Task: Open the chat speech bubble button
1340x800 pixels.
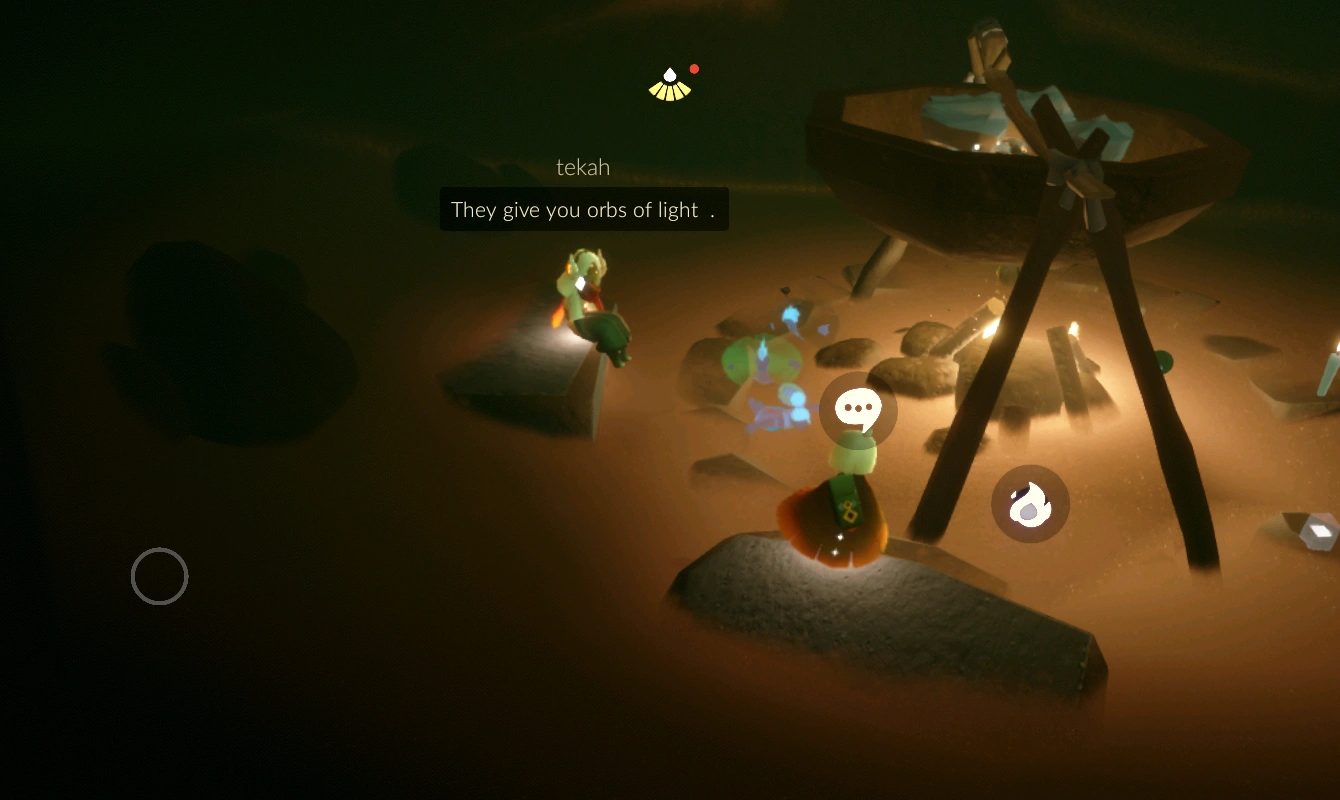Action: (x=858, y=408)
